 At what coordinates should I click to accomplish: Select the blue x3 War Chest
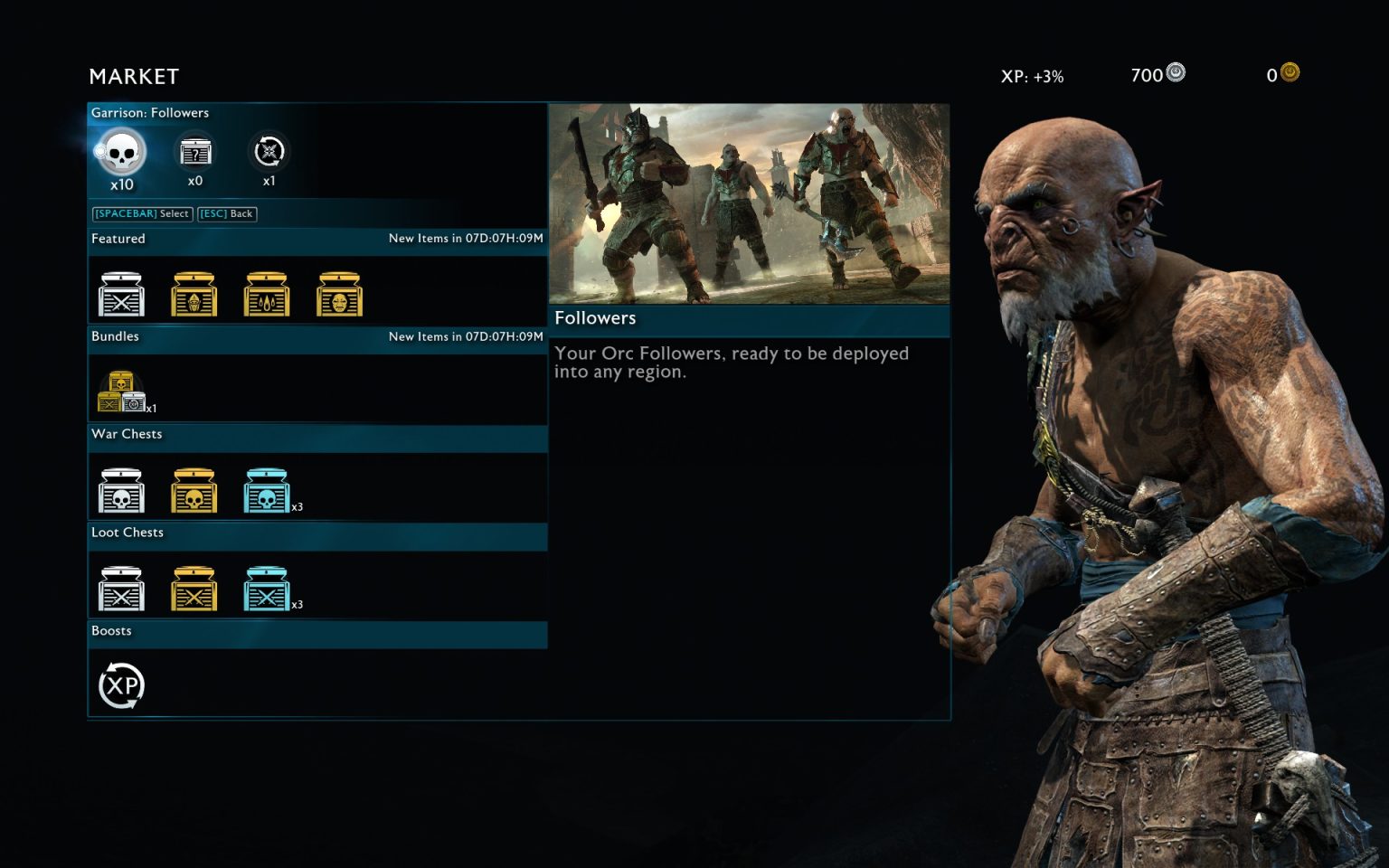pos(267,487)
